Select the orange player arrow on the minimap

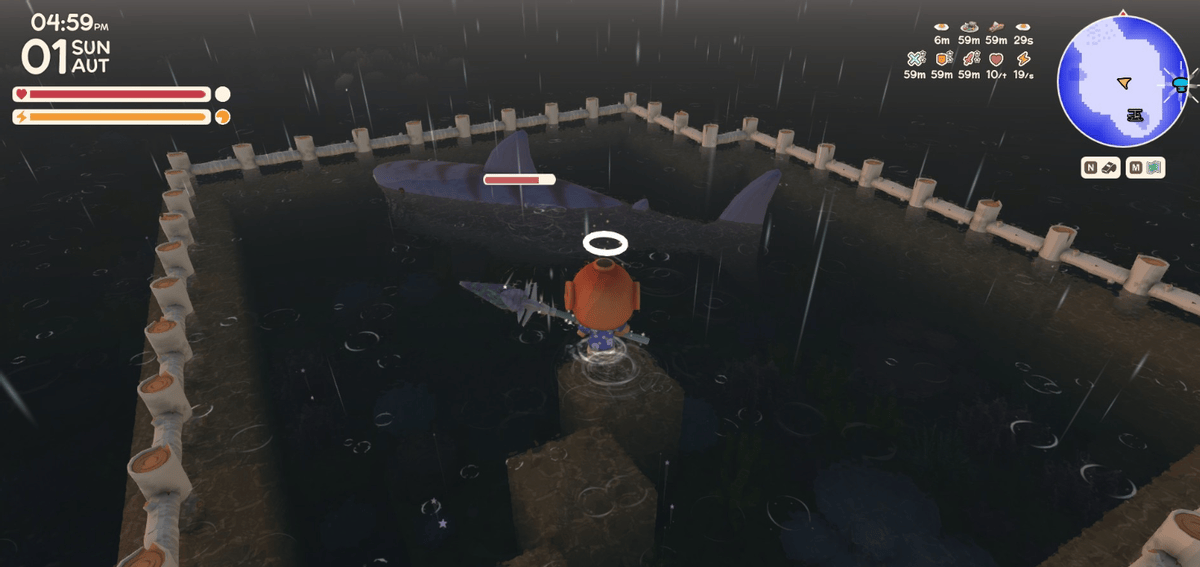pyautogui.click(x=1124, y=81)
